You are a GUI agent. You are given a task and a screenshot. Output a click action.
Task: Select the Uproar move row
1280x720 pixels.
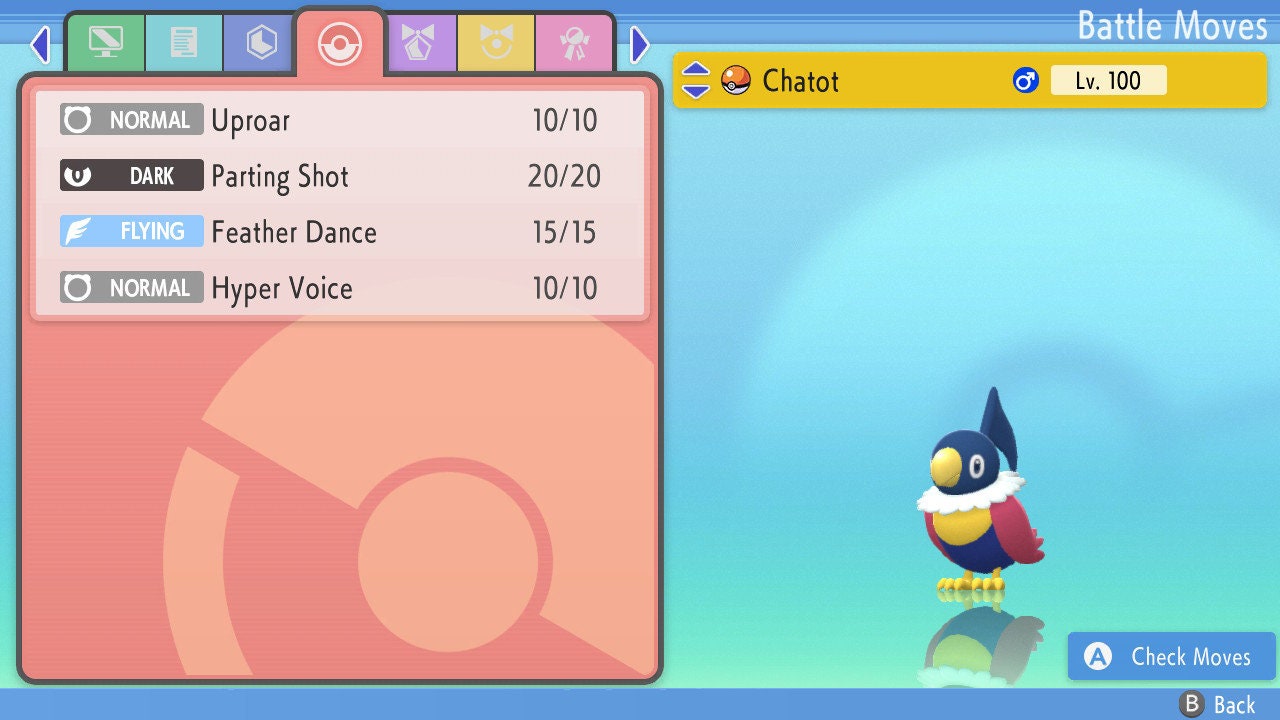340,121
